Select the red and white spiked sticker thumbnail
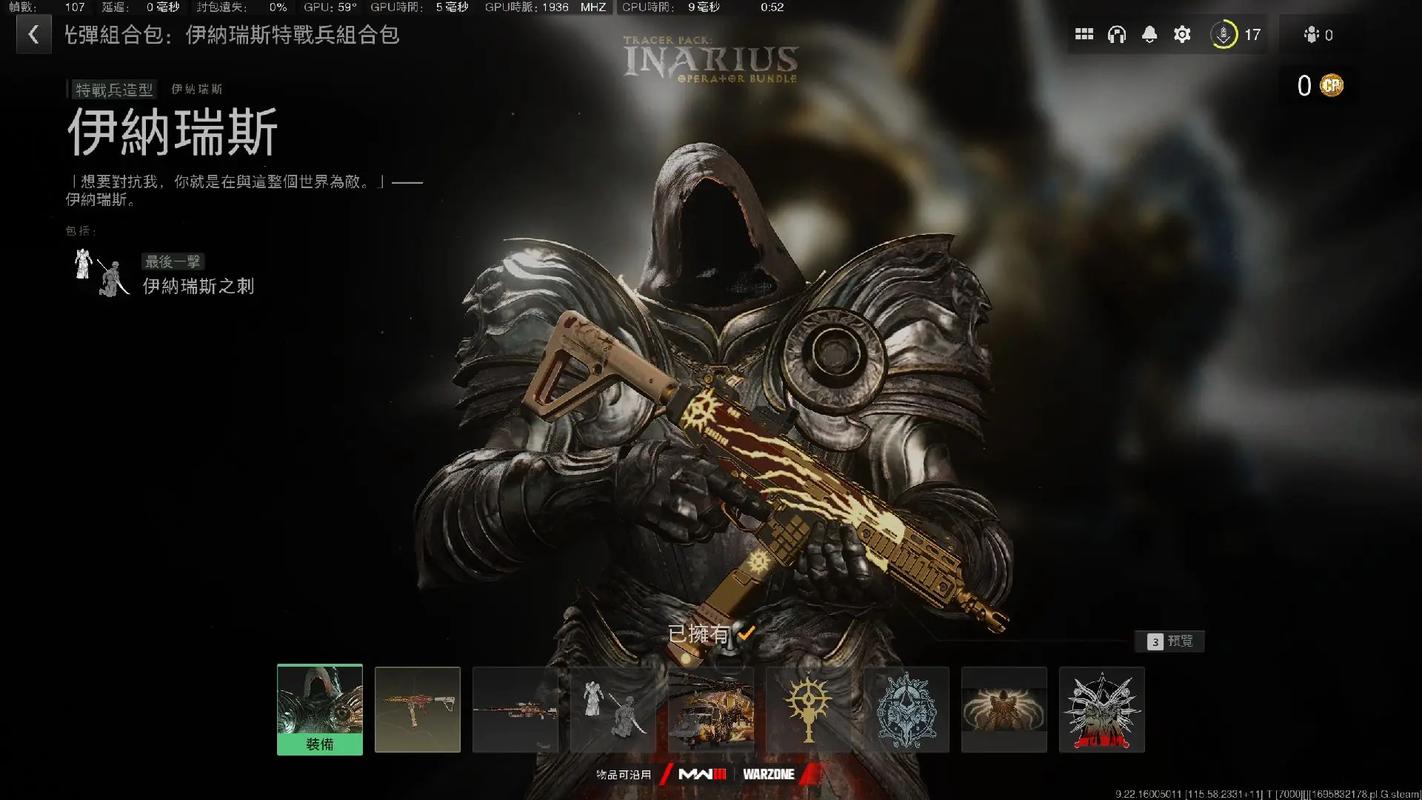This screenshot has height=800, width=1422. 1101,709
